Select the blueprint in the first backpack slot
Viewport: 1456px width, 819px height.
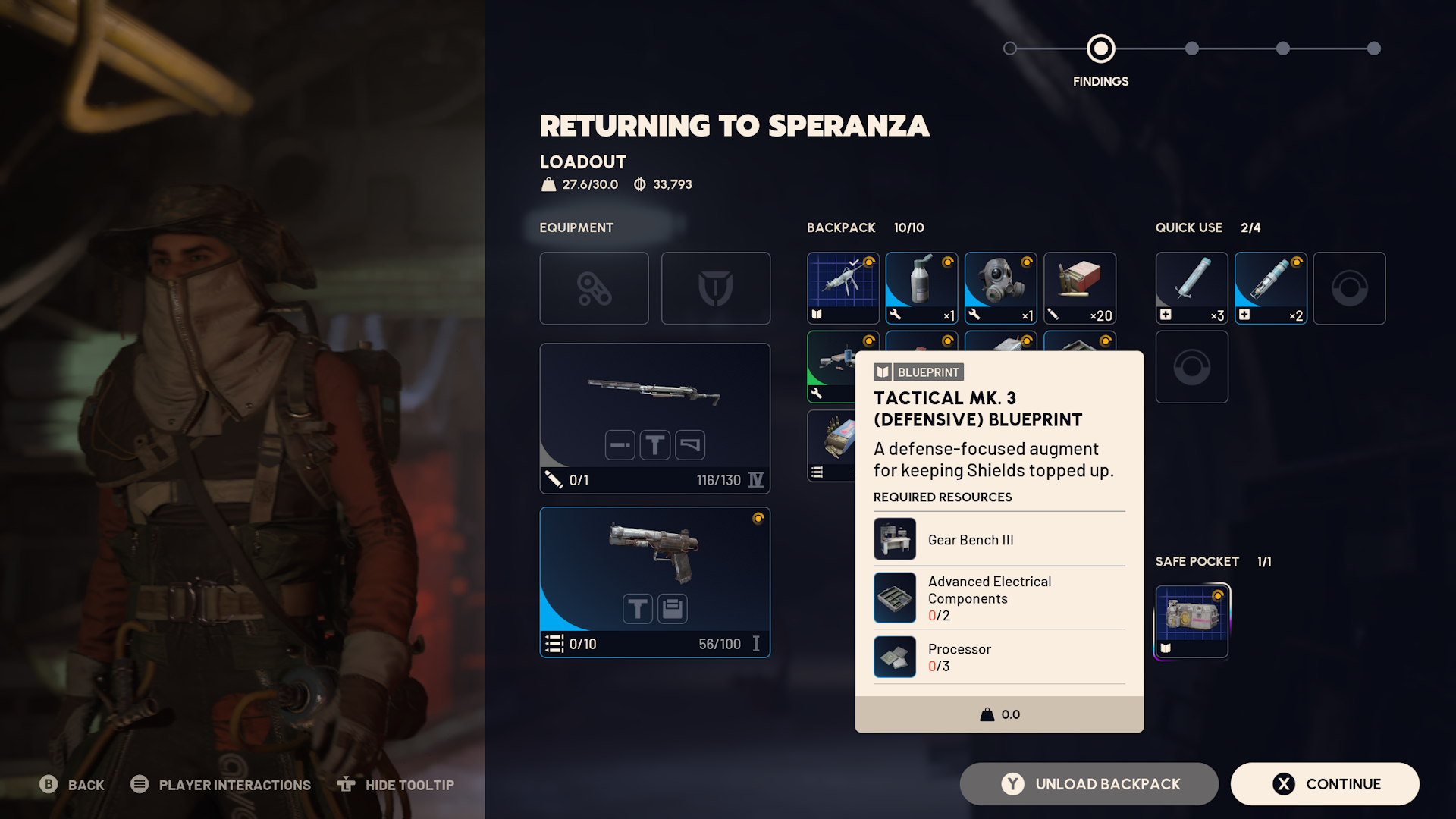point(843,288)
